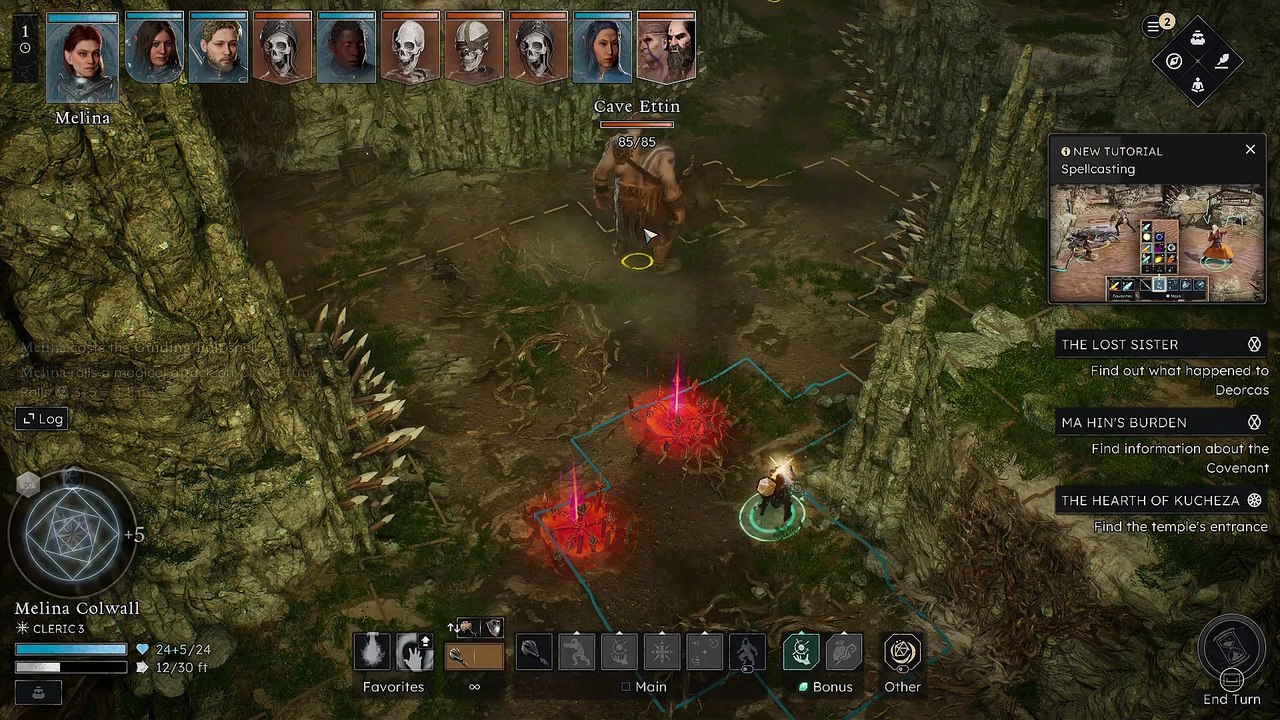The height and width of the screenshot is (720, 1280).
Task: Open the compass map icon
Action: point(1174,61)
